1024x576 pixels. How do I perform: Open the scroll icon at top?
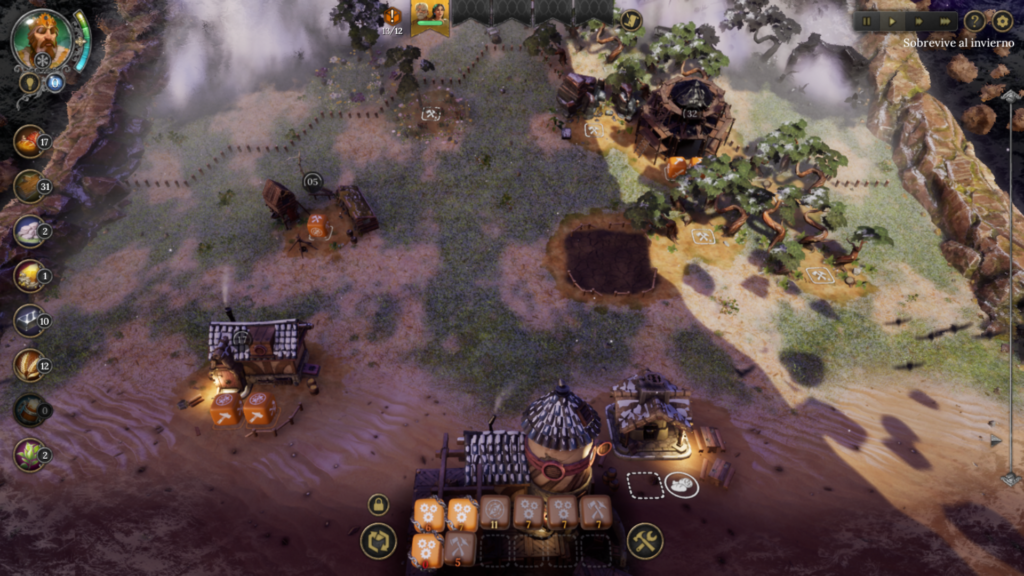[x=630, y=19]
